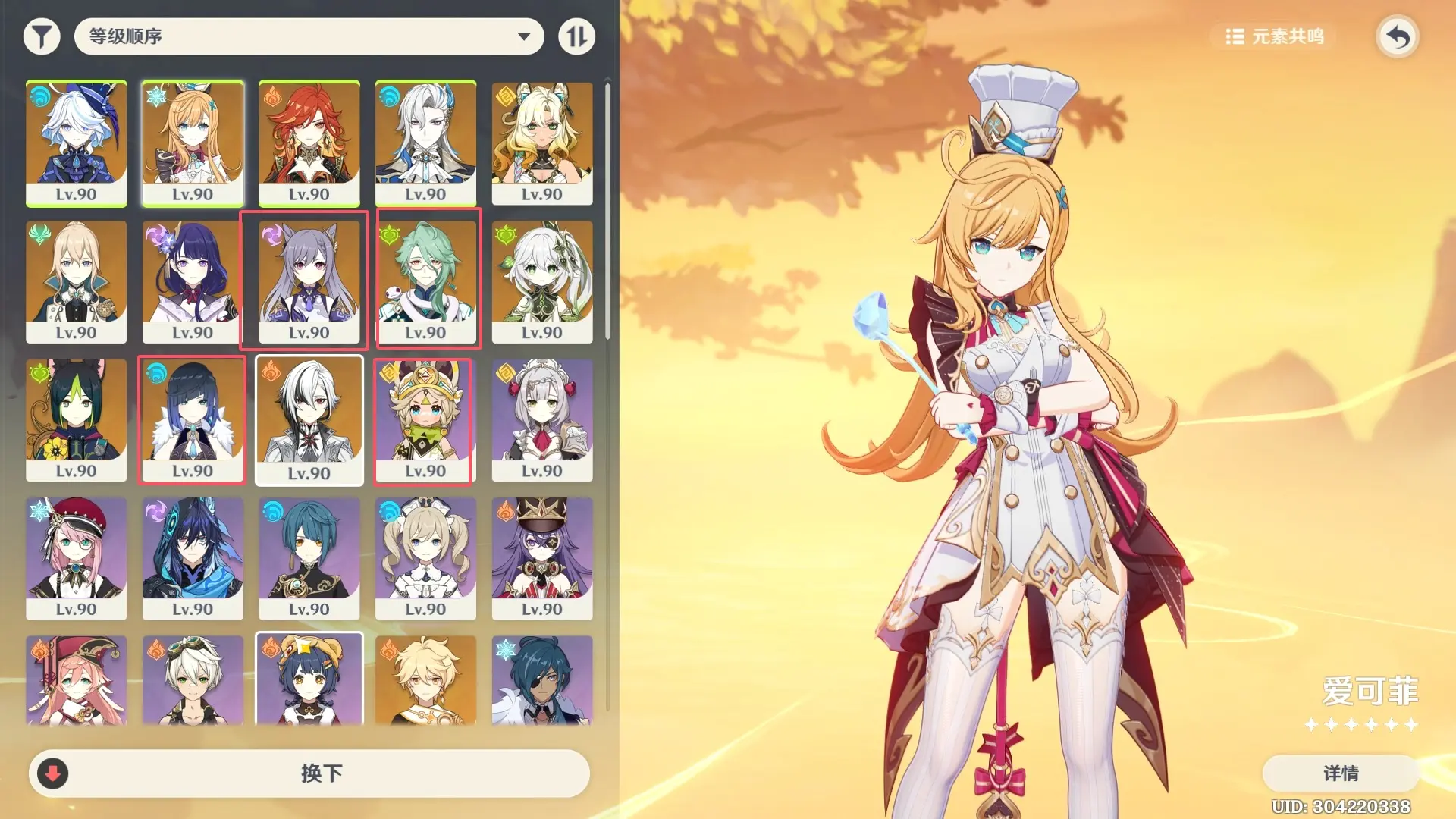Select Nahida's white-haired Dendro portrait

[541, 281]
